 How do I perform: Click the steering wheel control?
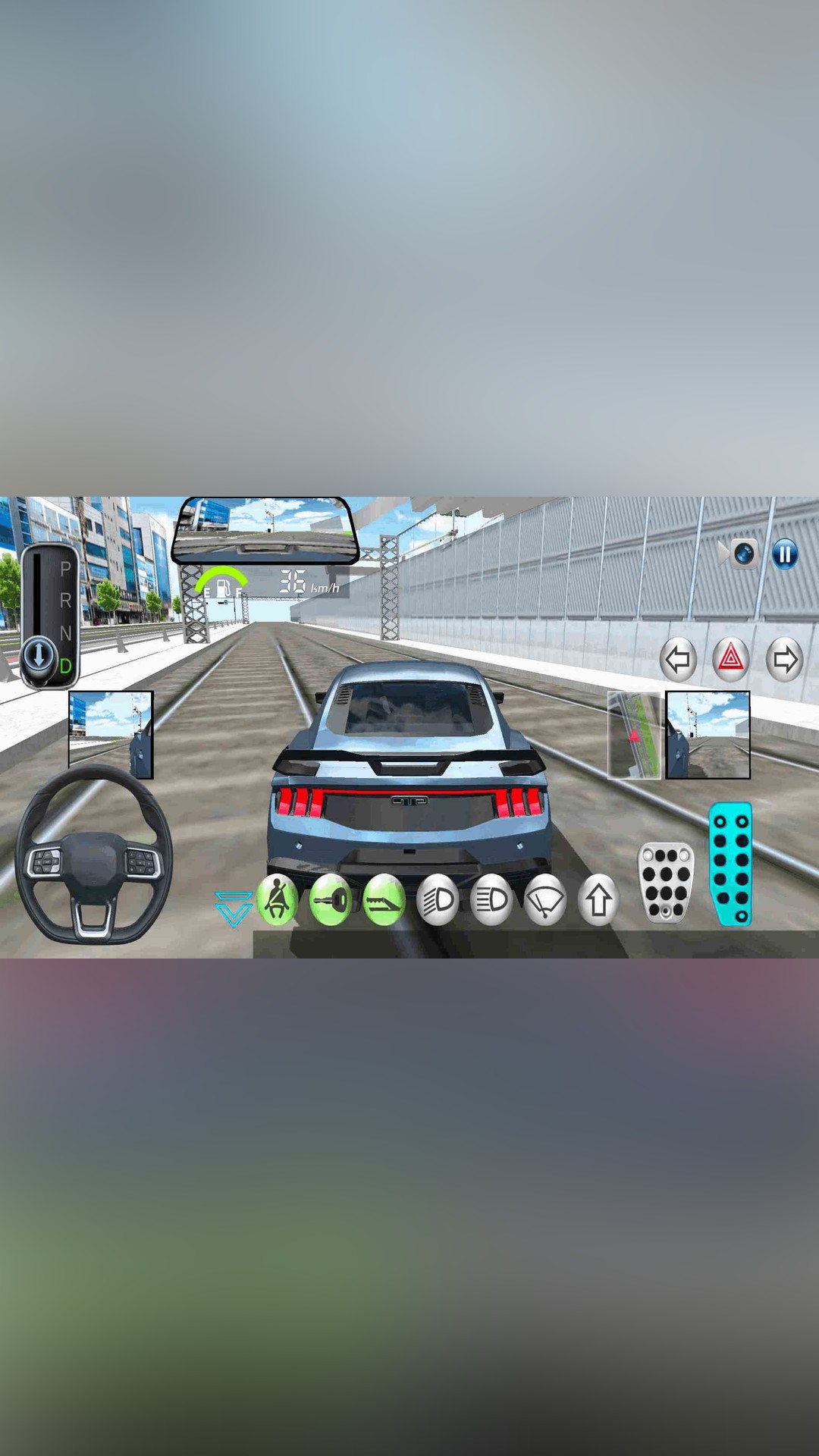[94, 857]
